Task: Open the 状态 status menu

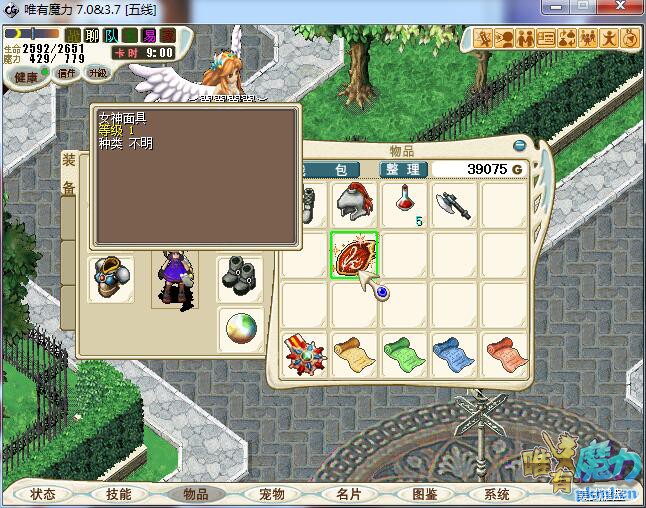Action: tap(42, 494)
